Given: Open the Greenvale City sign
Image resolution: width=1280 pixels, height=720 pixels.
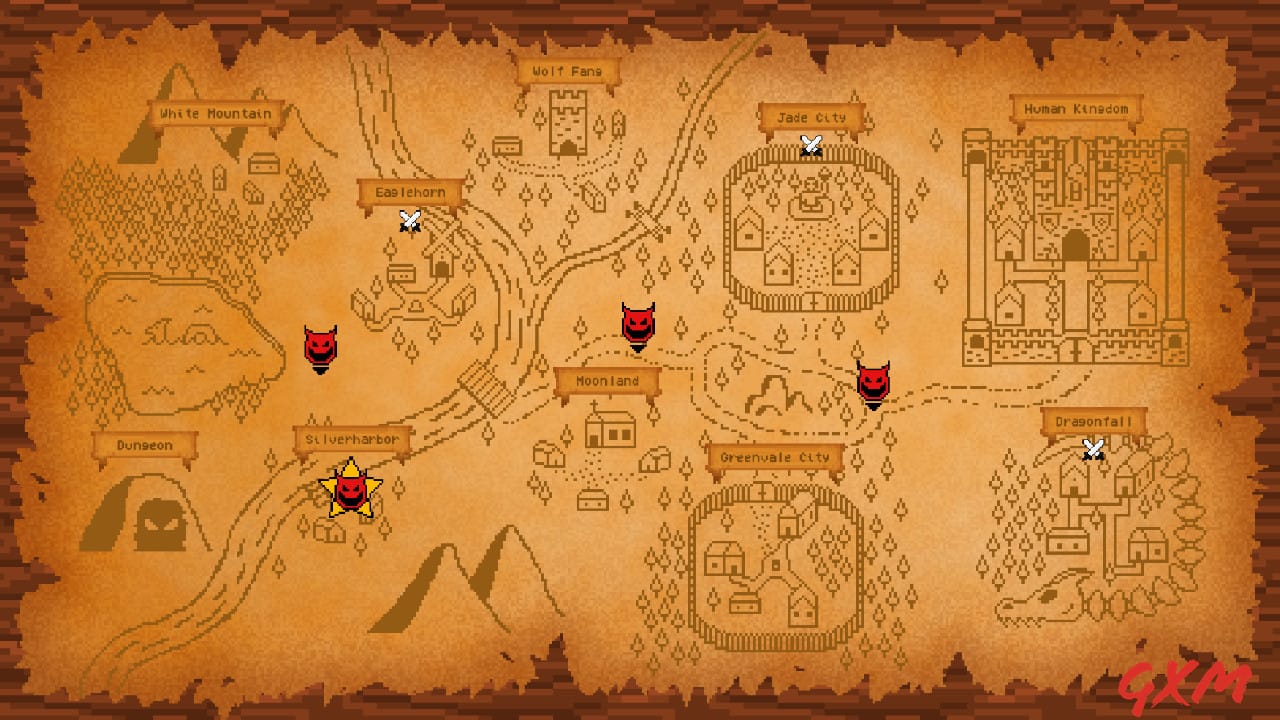Looking at the screenshot, I should click(775, 455).
